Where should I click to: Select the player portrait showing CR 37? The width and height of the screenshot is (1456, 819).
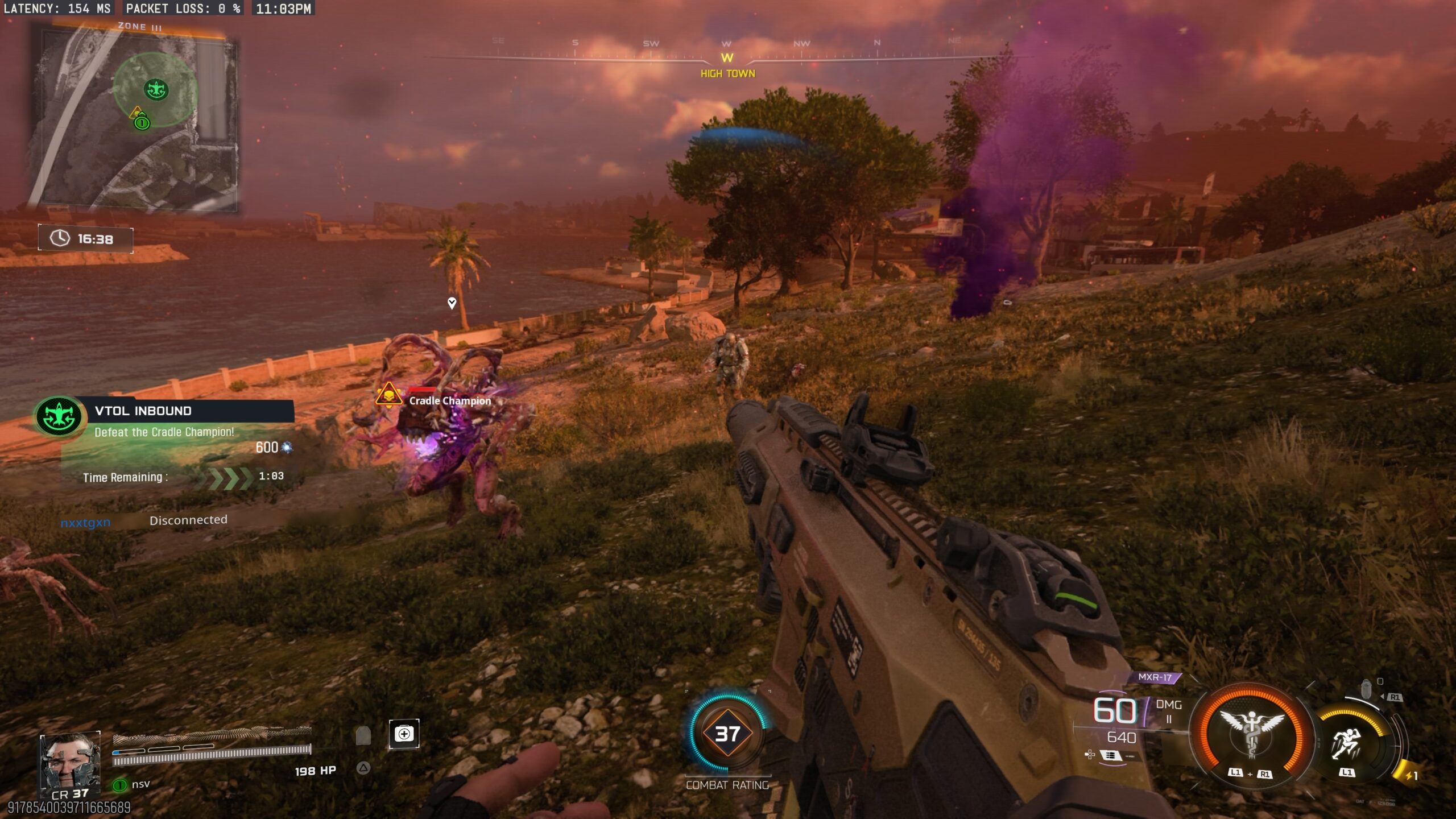[x=70, y=764]
